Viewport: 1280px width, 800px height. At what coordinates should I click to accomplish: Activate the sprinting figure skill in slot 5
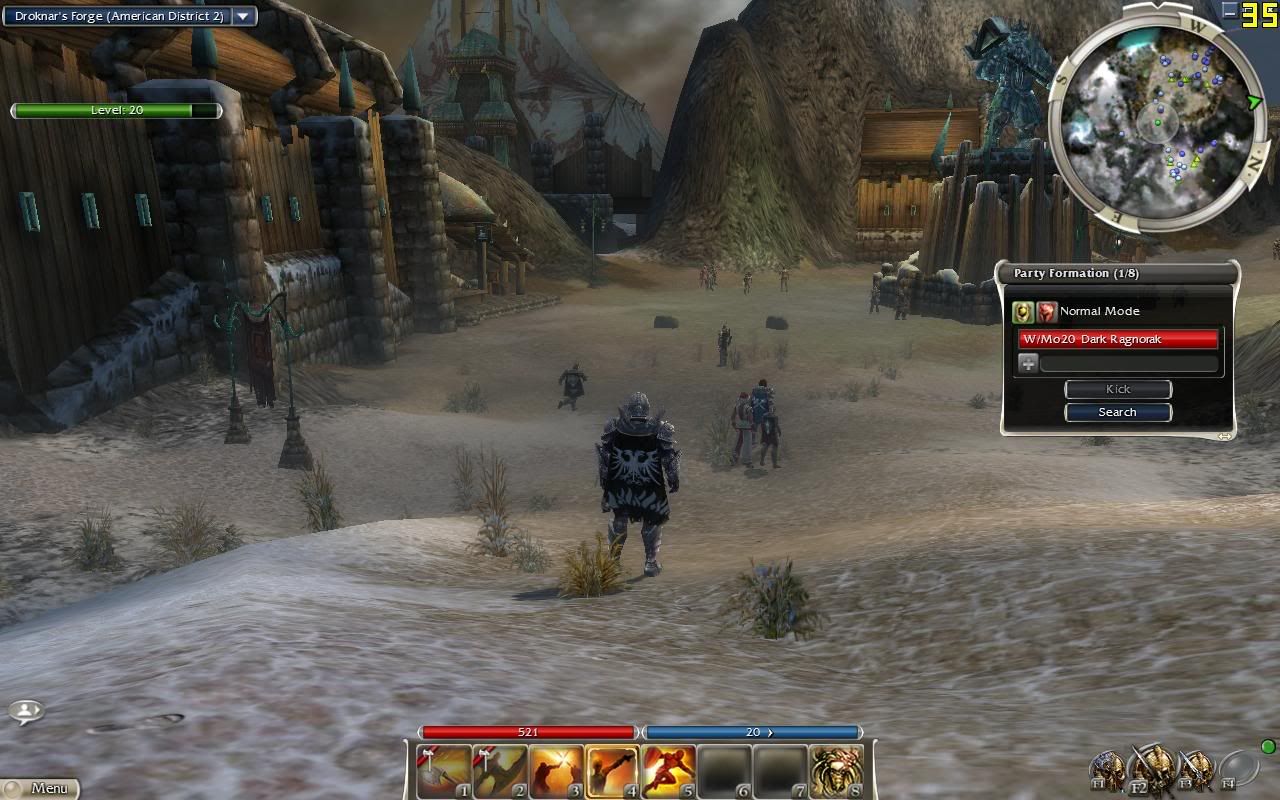pos(668,772)
